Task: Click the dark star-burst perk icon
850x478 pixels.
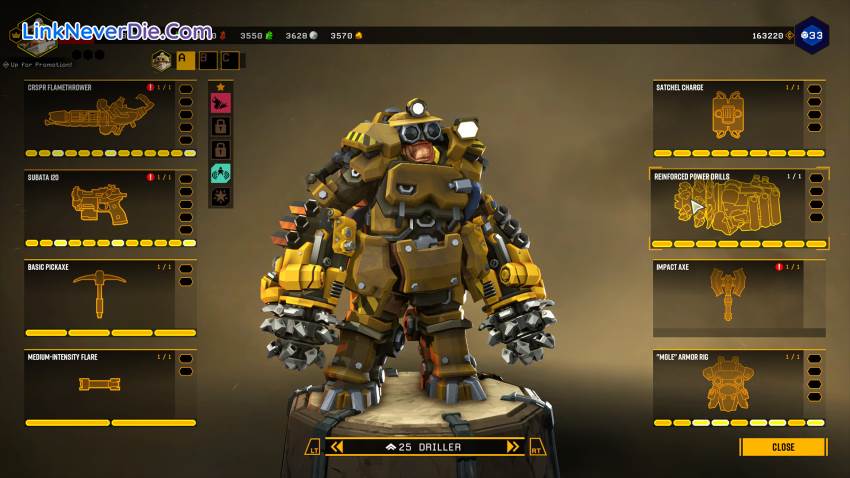Action: [x=221, y=195]
